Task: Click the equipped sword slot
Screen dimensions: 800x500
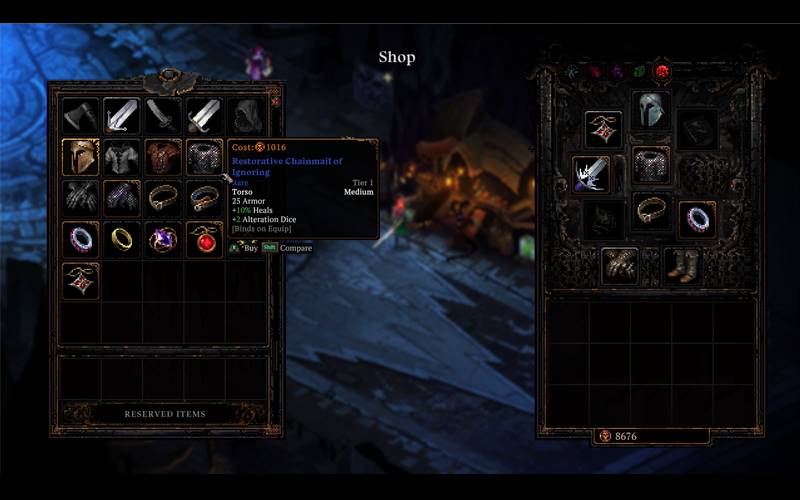Action: pyautogui.click(x=590, y=173)
